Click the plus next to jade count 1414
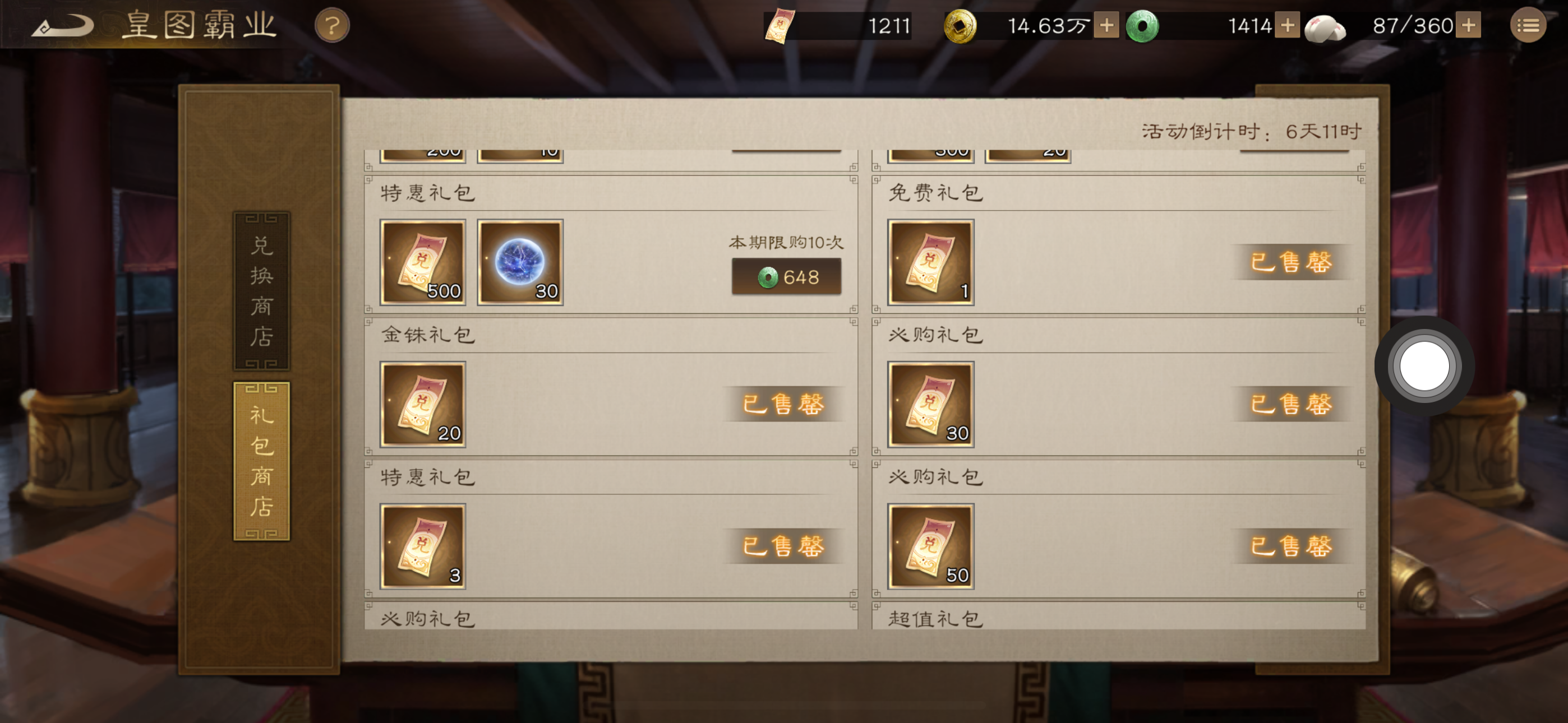This screenshot has height=723, width=1568. point(1286,26)
